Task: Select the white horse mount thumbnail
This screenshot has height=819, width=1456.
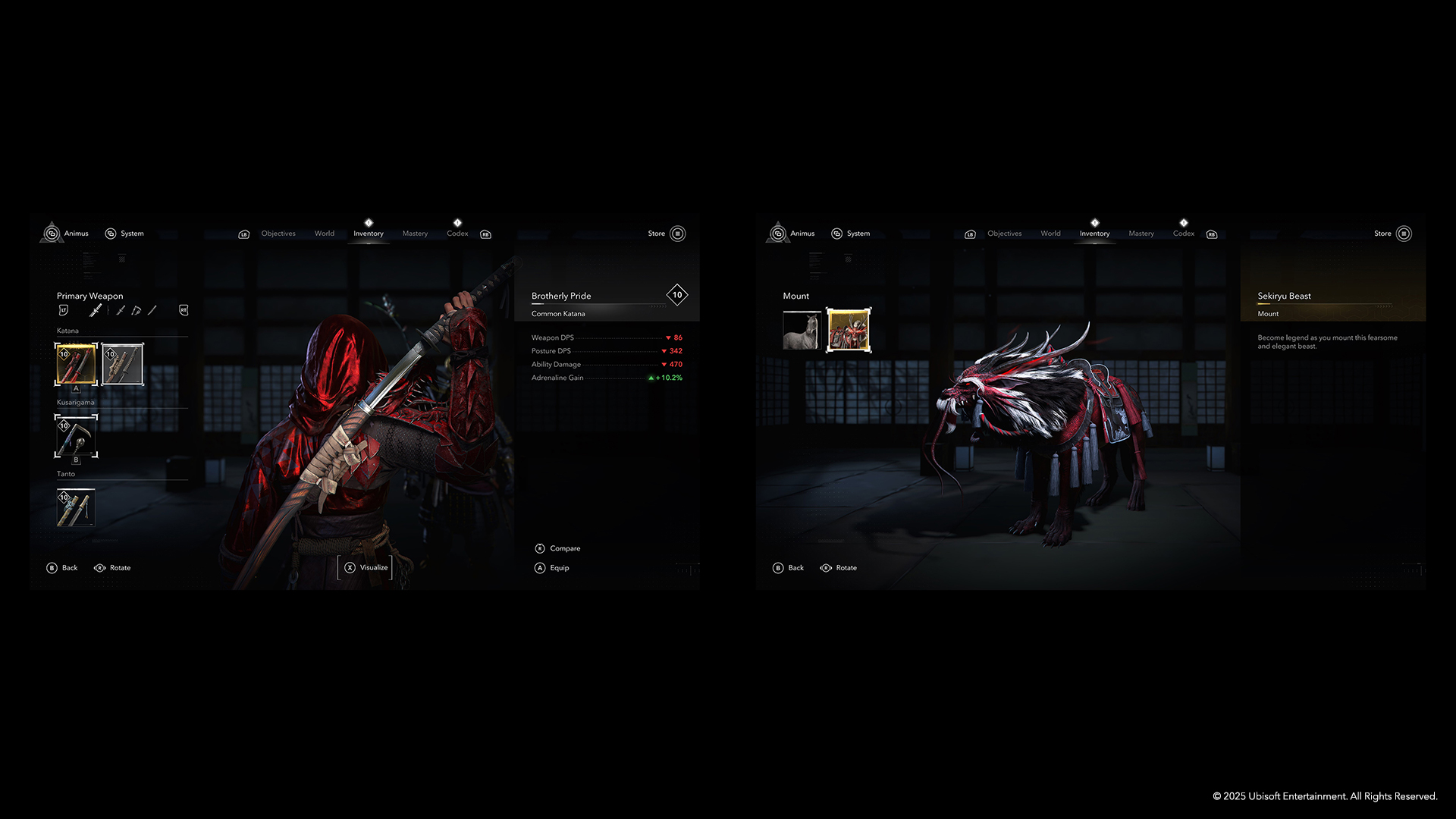Action: coord(802,331)
